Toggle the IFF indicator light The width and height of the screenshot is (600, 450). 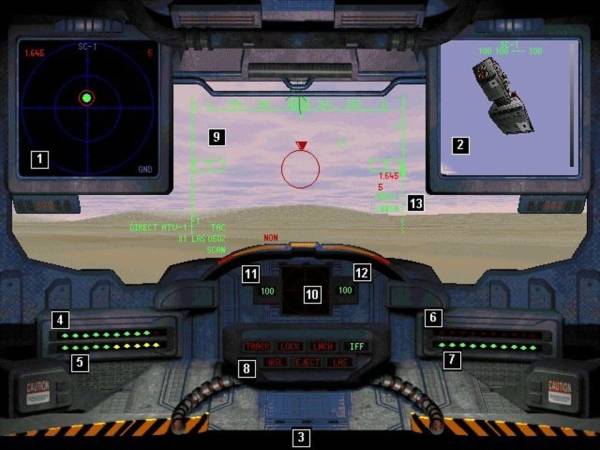(x=355, y=346)
